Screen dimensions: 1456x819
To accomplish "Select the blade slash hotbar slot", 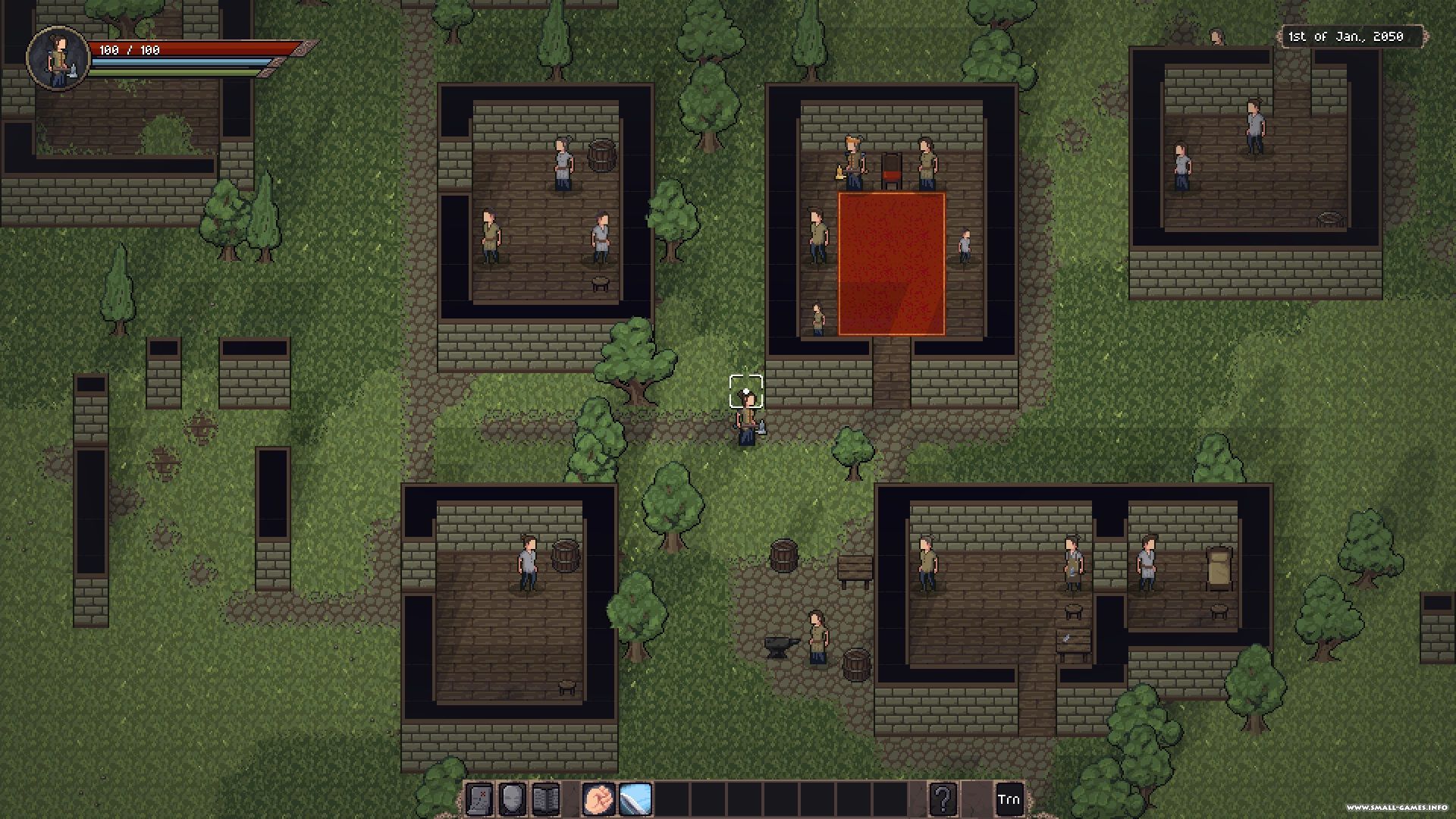I will pos(635,799).
